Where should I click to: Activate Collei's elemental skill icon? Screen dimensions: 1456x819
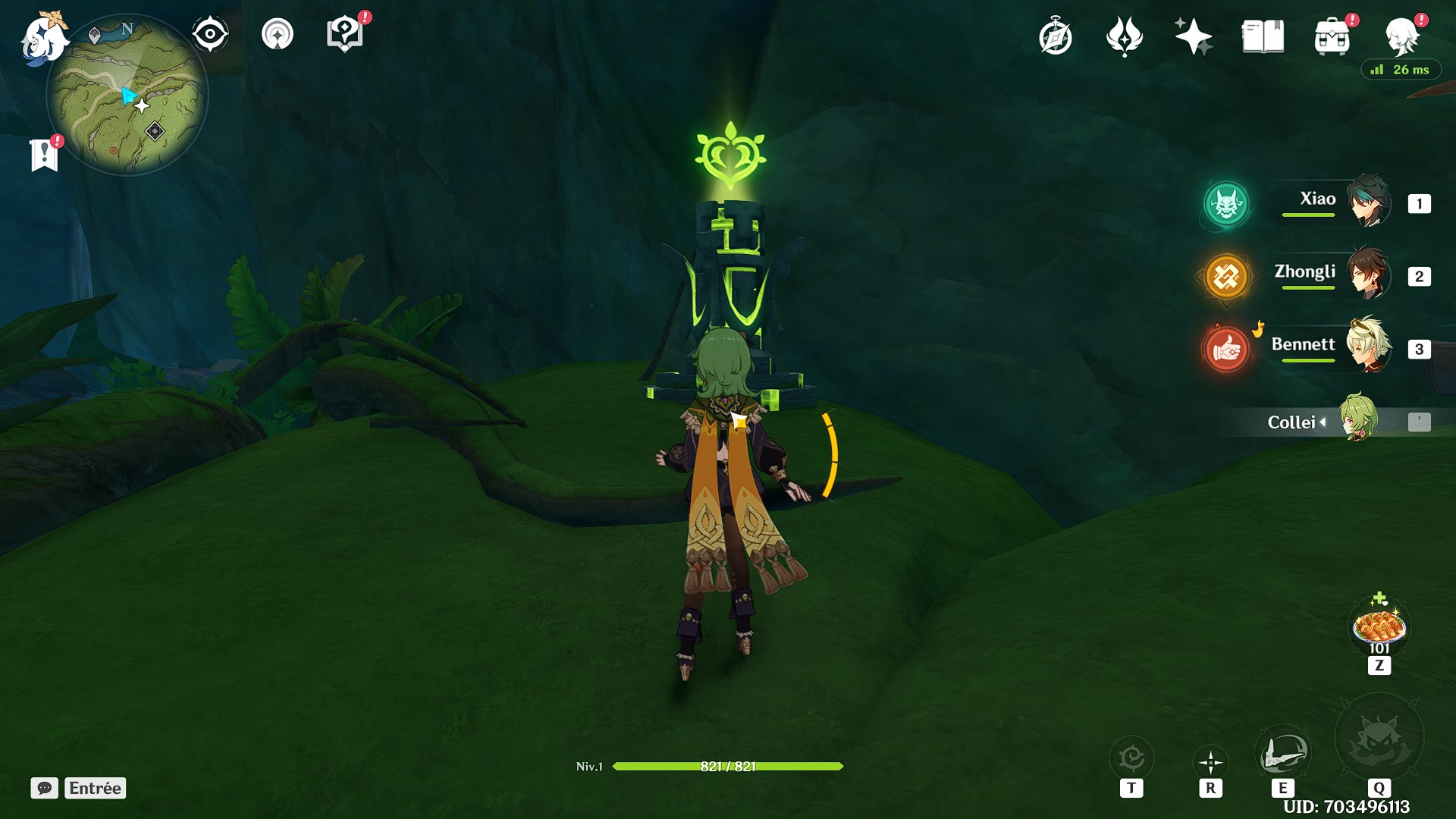[x=1282, y=755]
